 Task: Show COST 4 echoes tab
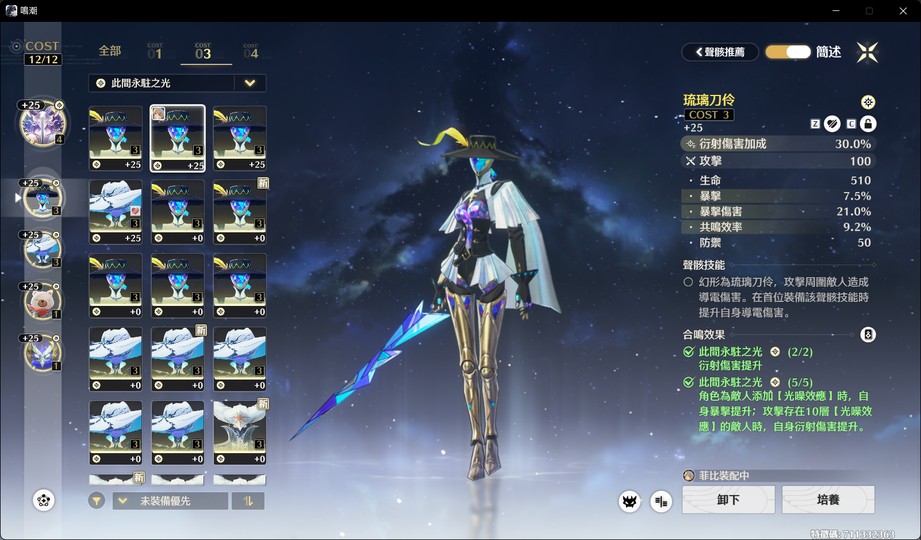click(x=250, y=51)
